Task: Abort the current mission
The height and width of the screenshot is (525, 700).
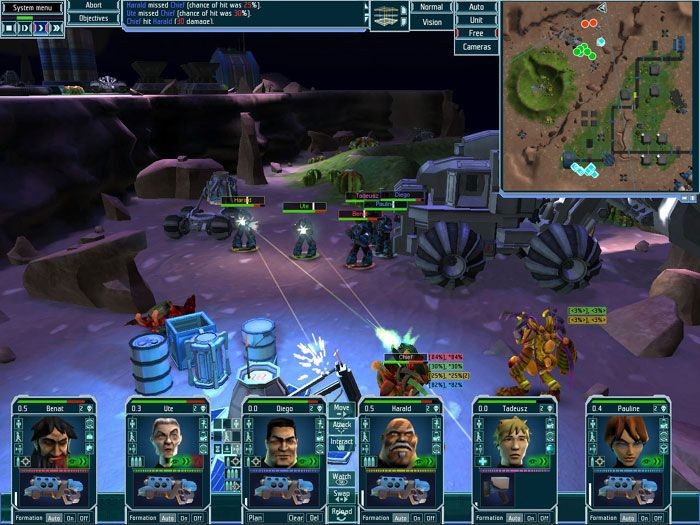Action: pyautogui.click(x=93, y=5)
